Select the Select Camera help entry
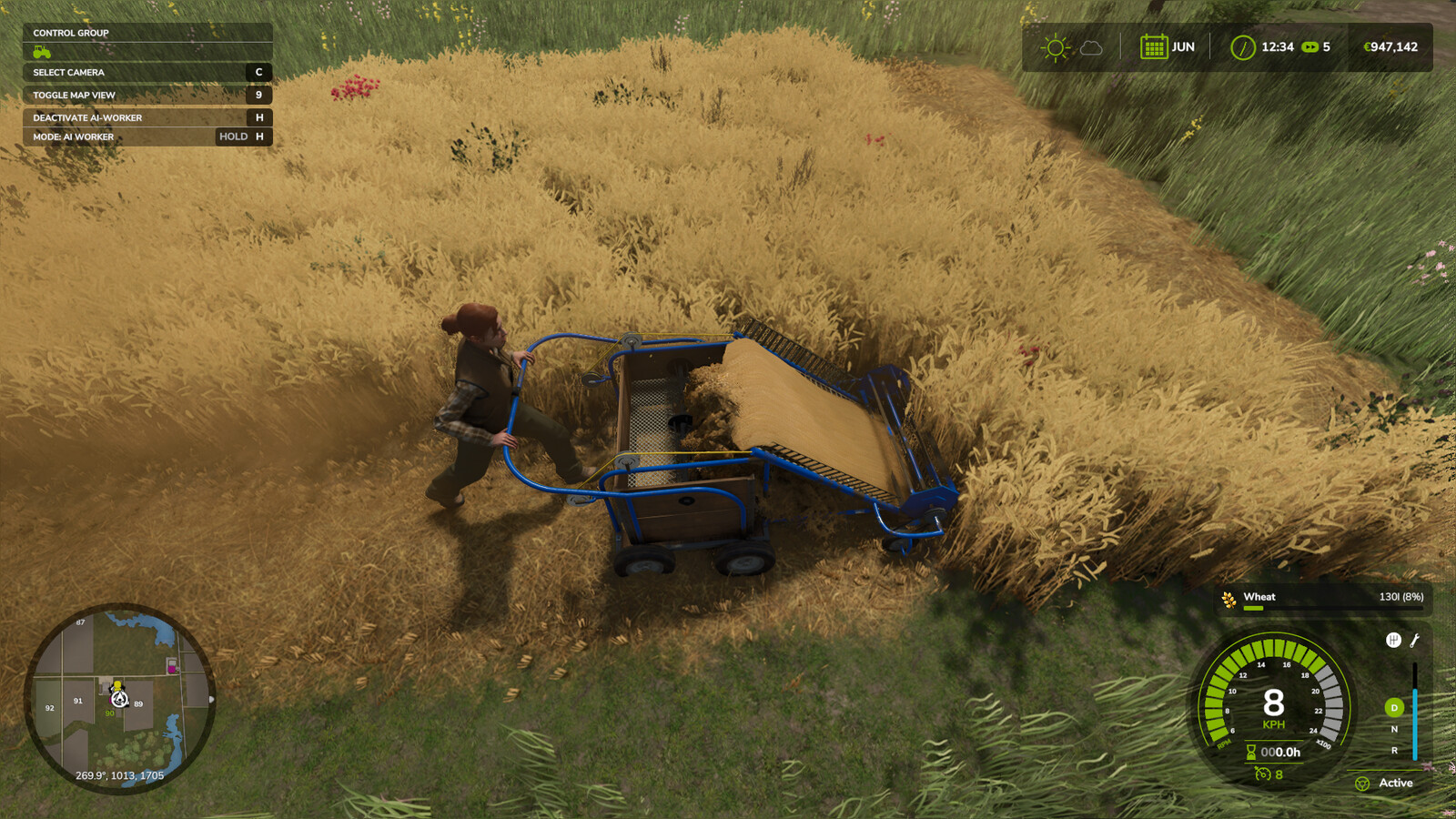 tap(147, 73)
